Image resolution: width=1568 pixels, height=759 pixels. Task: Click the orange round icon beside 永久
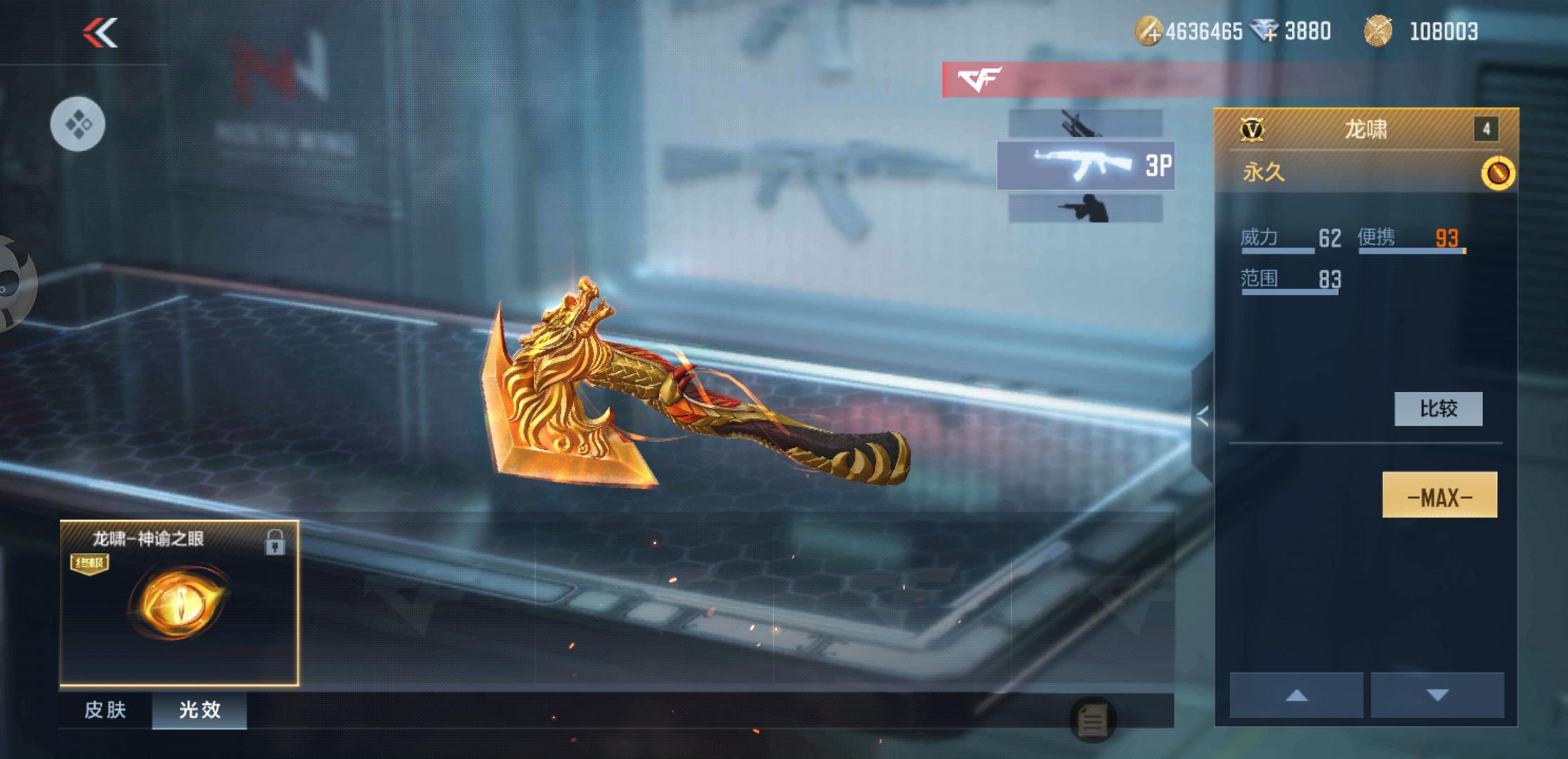coord(1497,173)
